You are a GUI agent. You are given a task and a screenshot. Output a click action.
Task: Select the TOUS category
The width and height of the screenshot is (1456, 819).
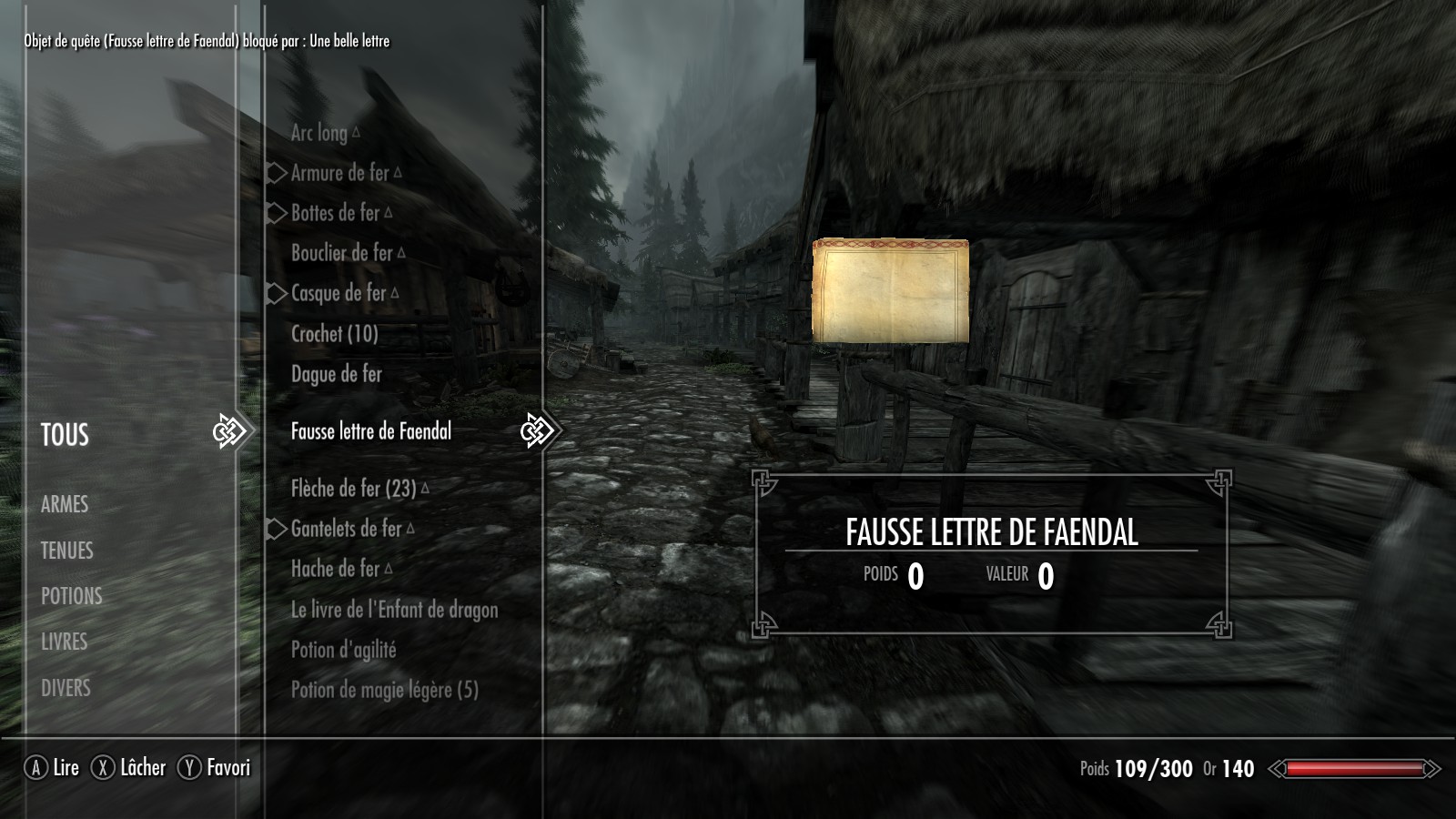coord(65,435)
